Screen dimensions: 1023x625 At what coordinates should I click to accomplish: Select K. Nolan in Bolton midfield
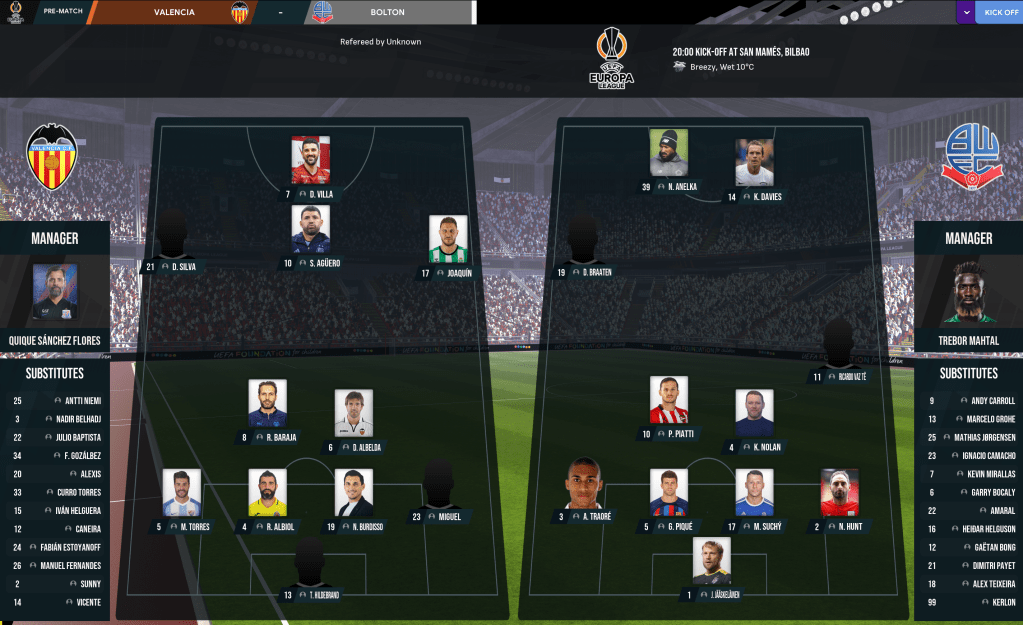coord(754,414)
